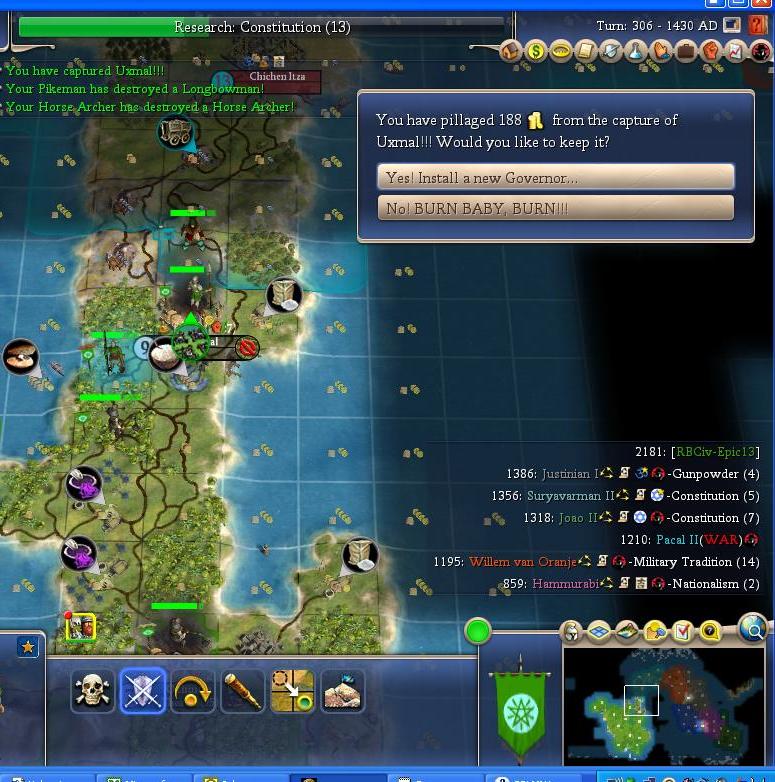This screenshot has width=775, height=782.
Task: Select the skull disband unit action
Action: (93, 690)
